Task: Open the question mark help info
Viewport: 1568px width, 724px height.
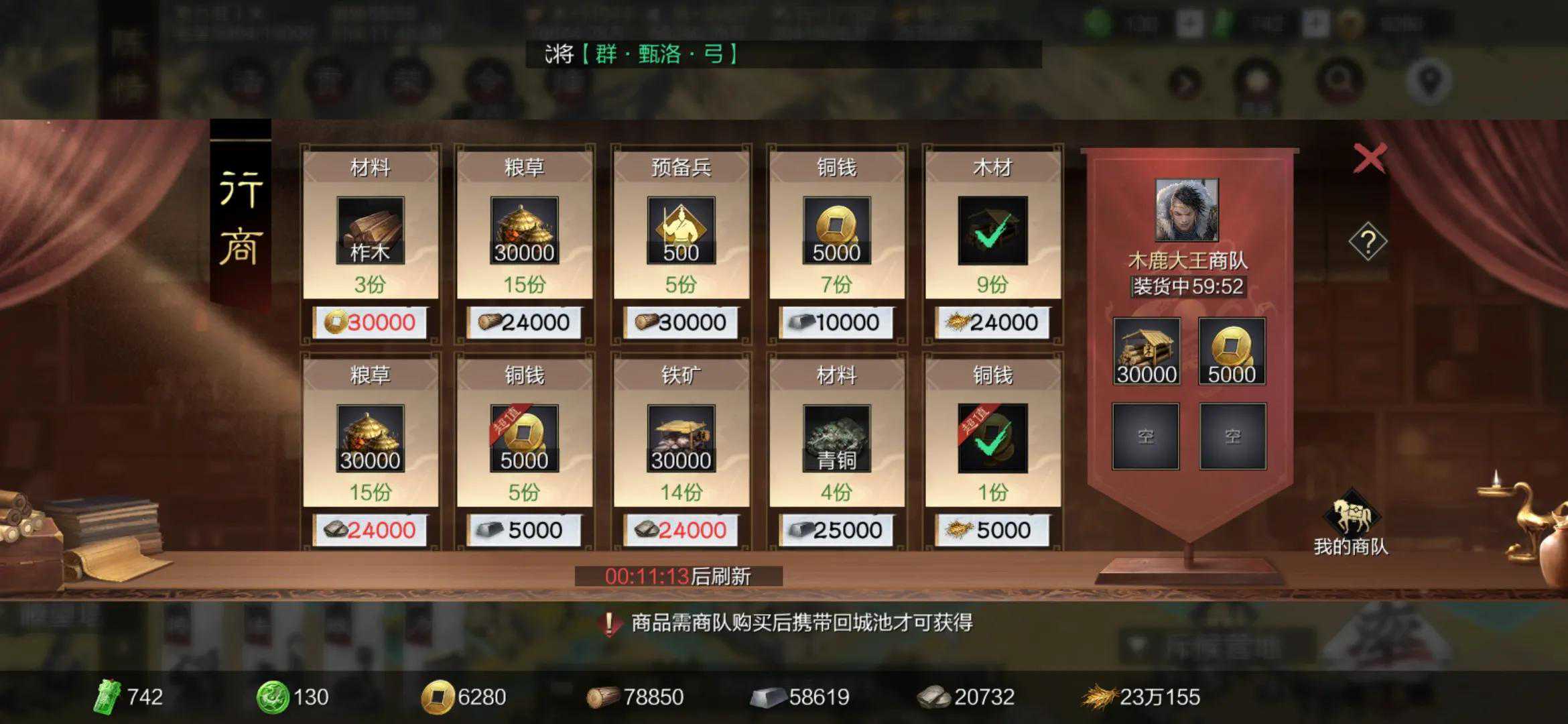Action: [x=1367, y=242]
